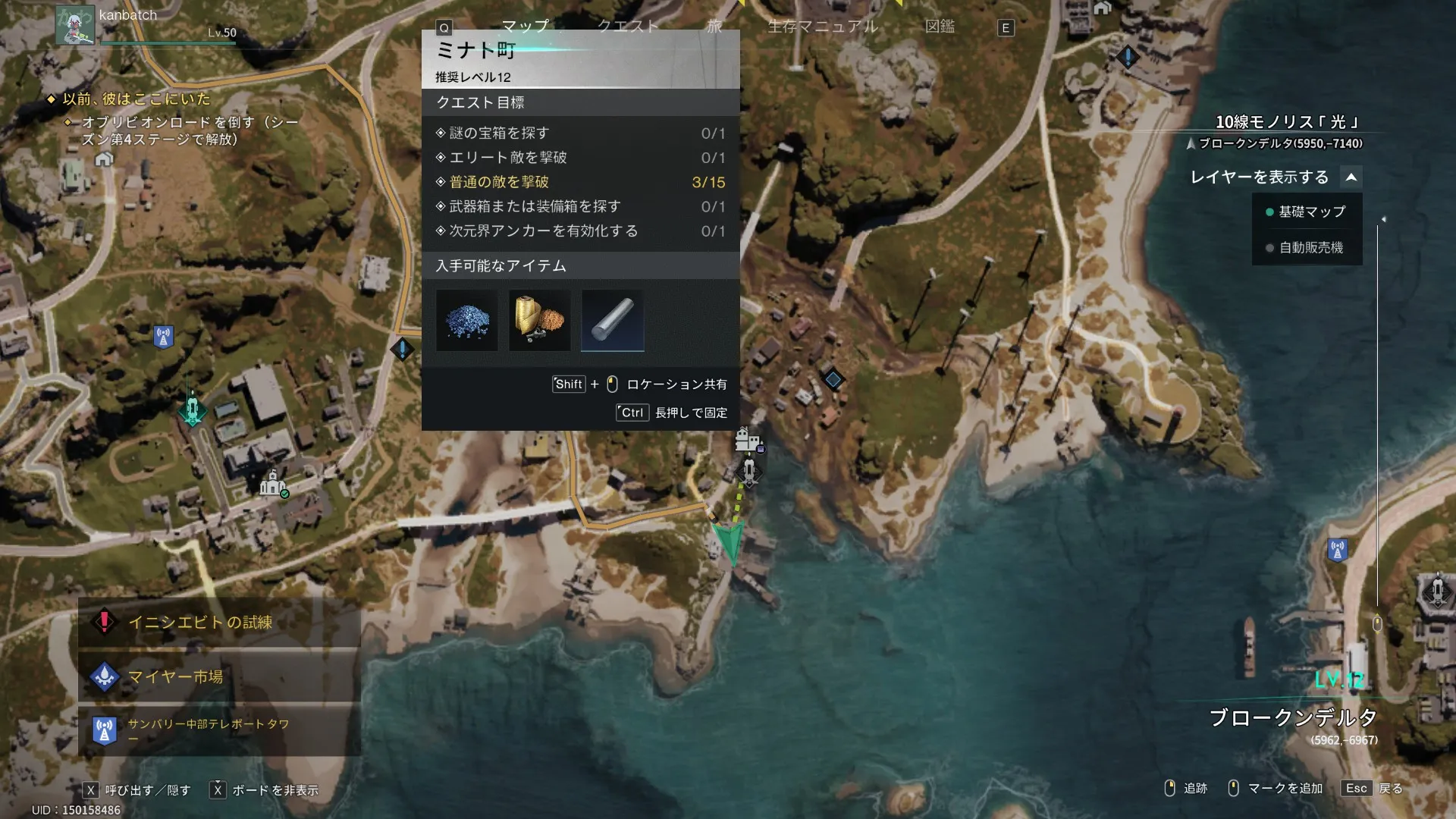
Task: Select the green player arrow marker
Action: coord(729,541)
